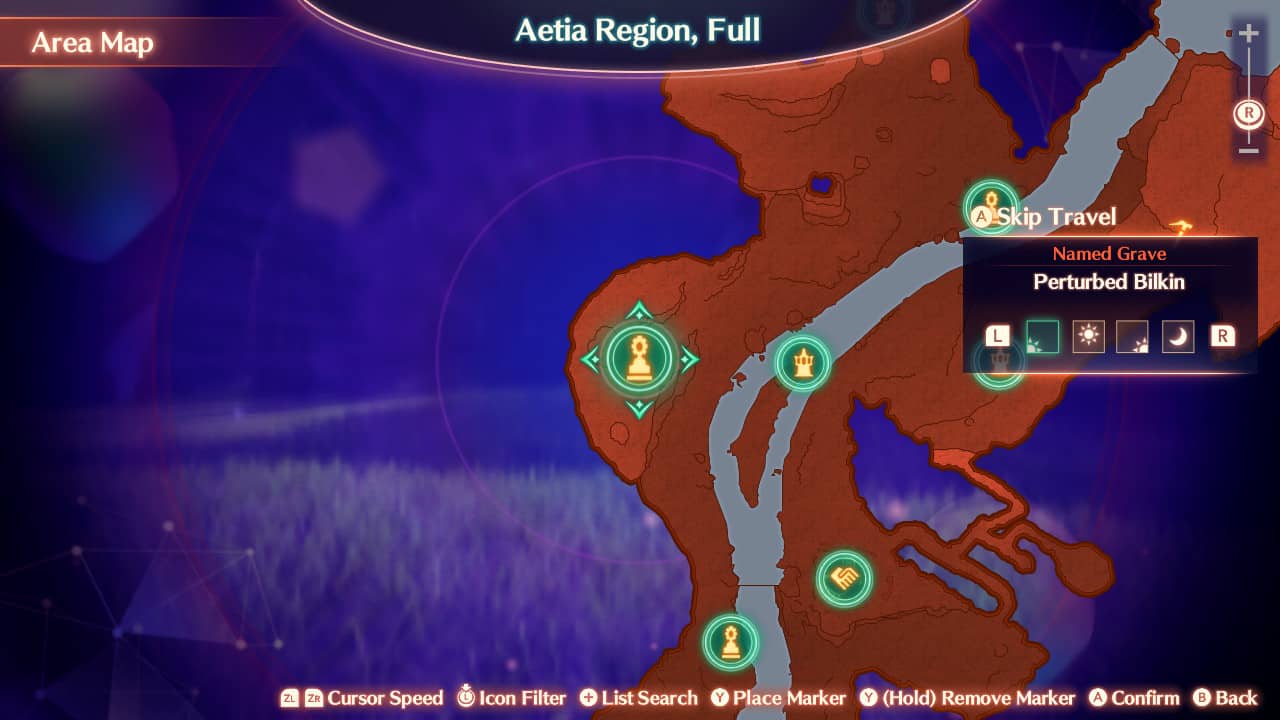Click the Aetia Region, Full title banner

coord(635,30)
